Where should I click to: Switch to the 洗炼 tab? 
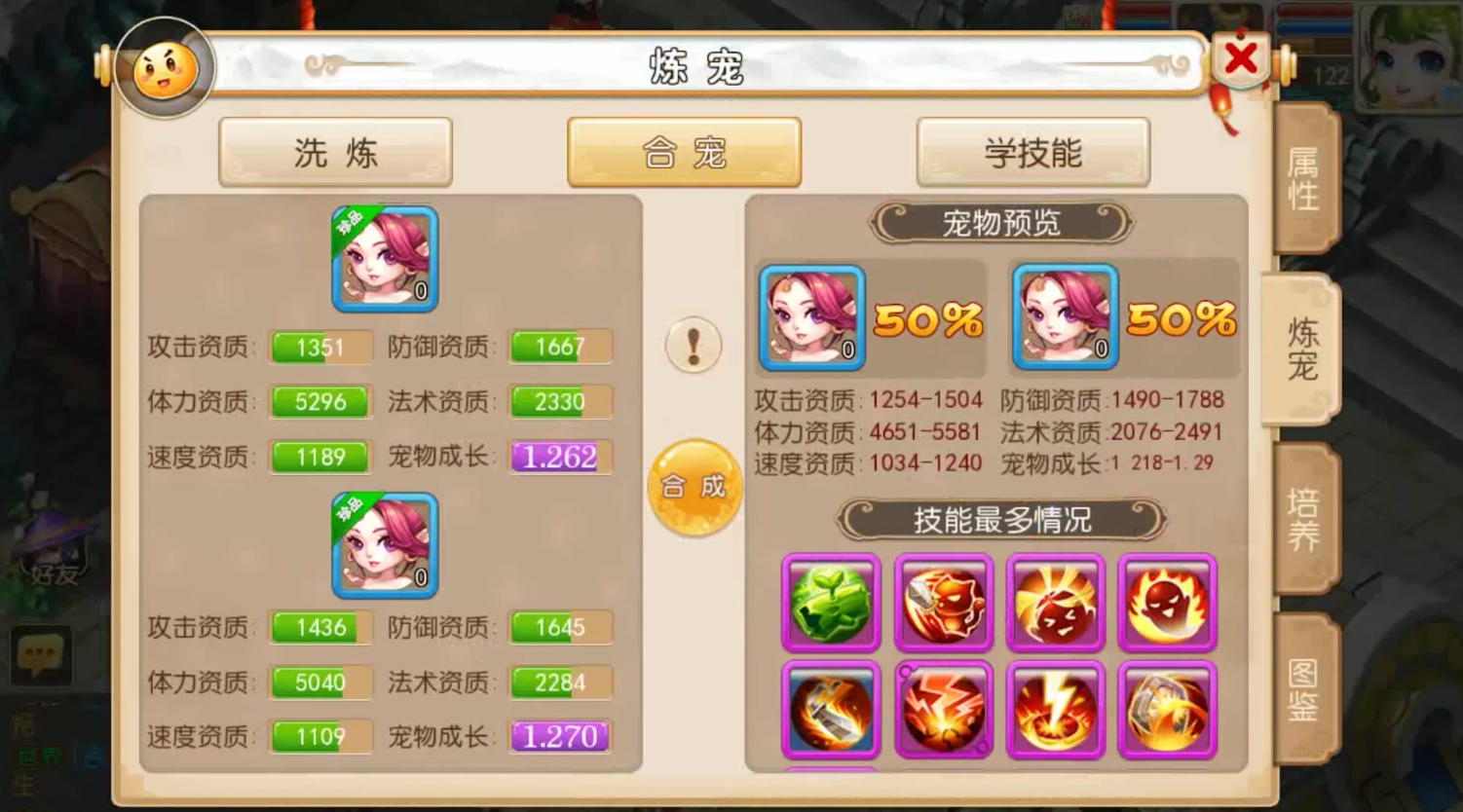(335, 153)
